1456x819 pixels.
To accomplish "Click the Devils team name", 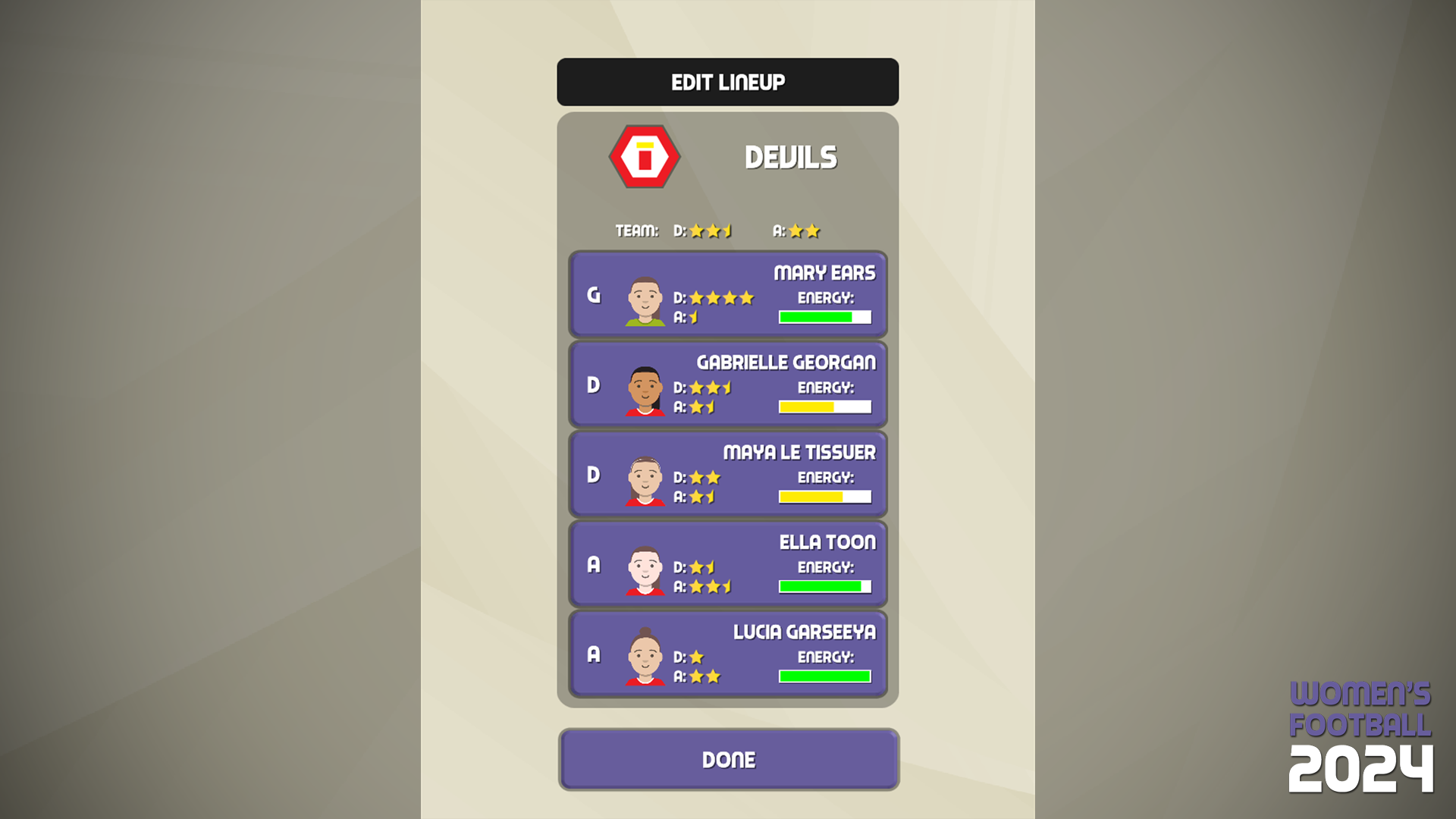I will click(791, 158).
